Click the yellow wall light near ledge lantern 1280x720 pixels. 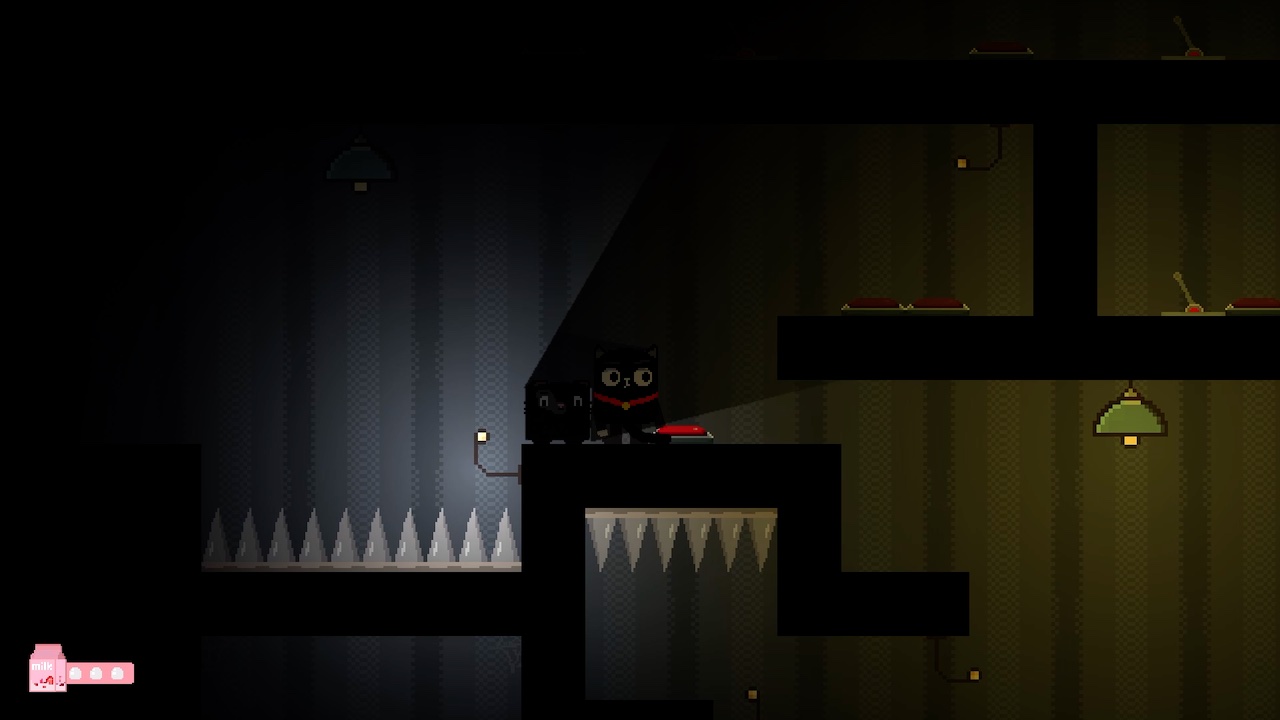pyautogui.click(x=482, y=435)
